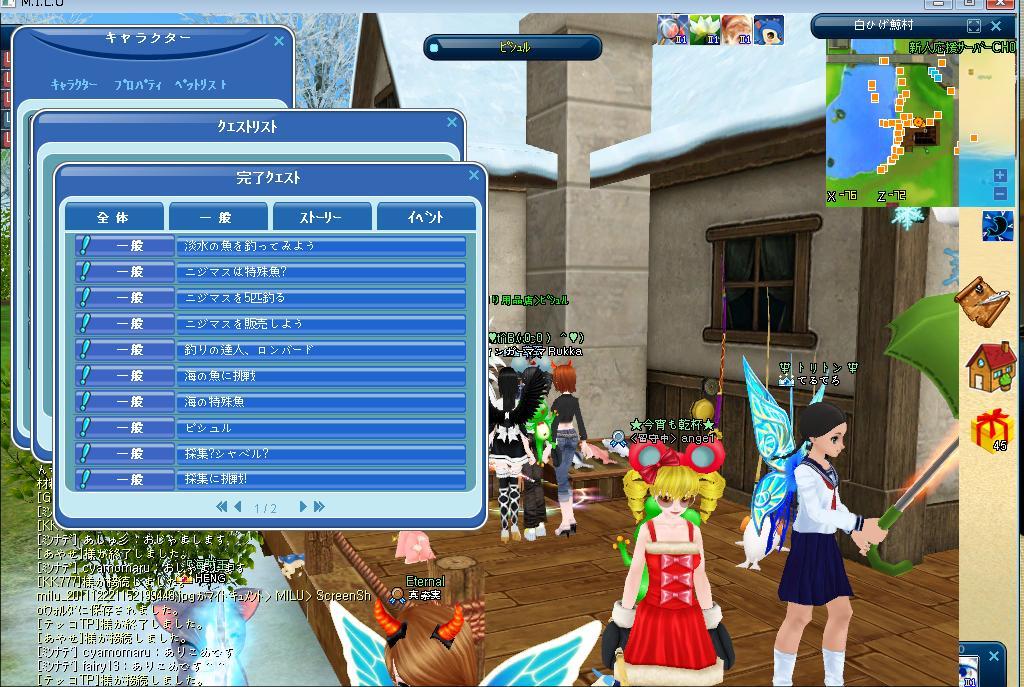Choose the ニジマスを5匹釣る quest row
Viewport: 1024px width, 687px height.
click(321, 298)
